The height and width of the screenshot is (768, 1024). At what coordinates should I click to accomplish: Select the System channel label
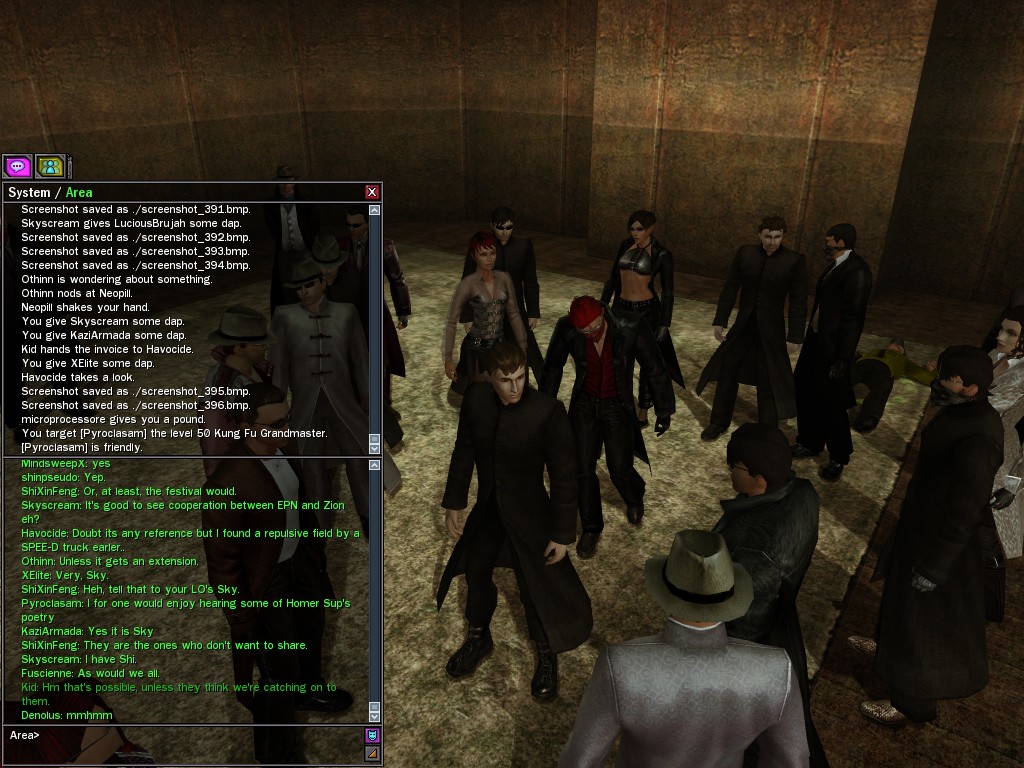(x=28, y=193)
